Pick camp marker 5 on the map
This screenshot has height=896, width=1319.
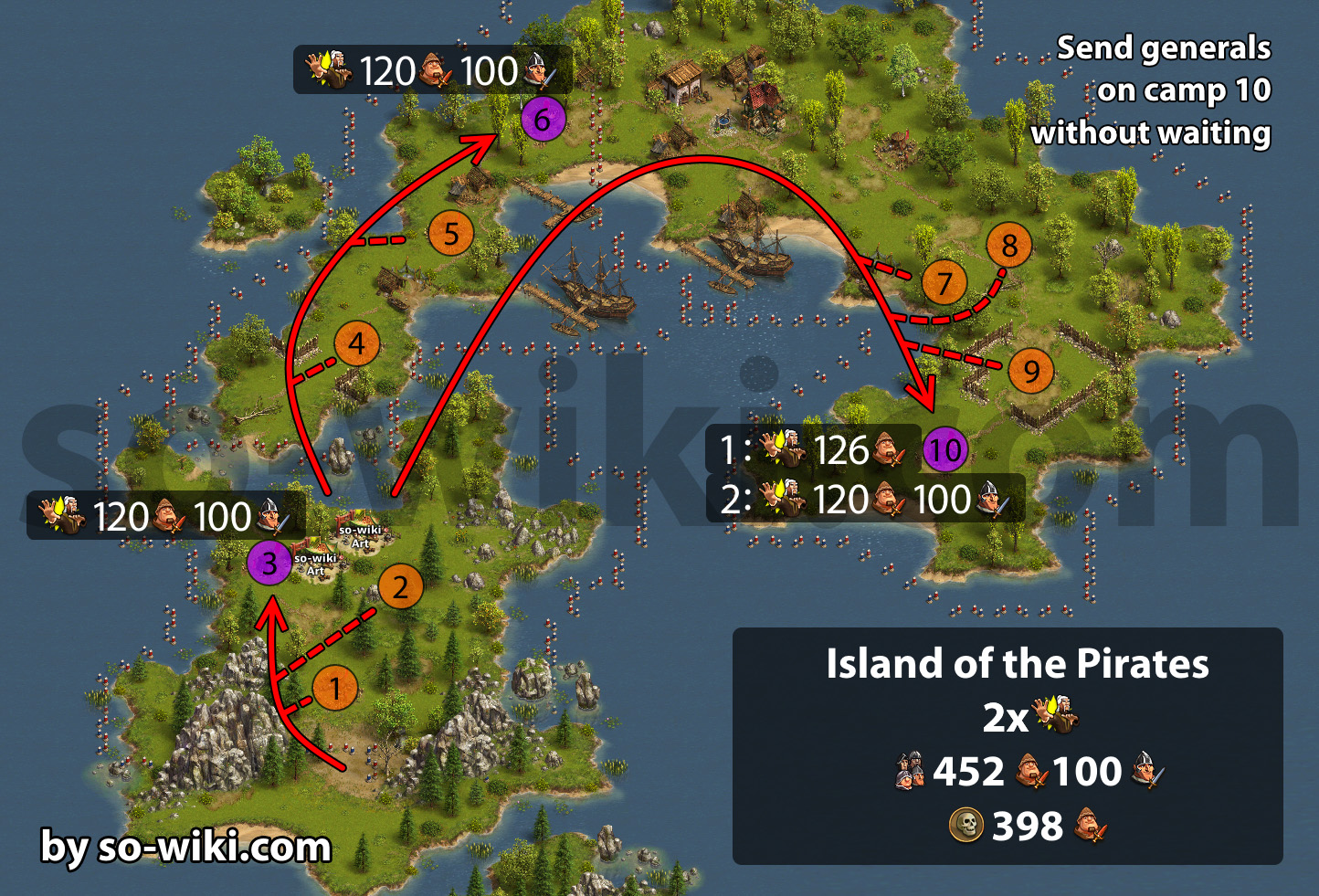[451, 234]
